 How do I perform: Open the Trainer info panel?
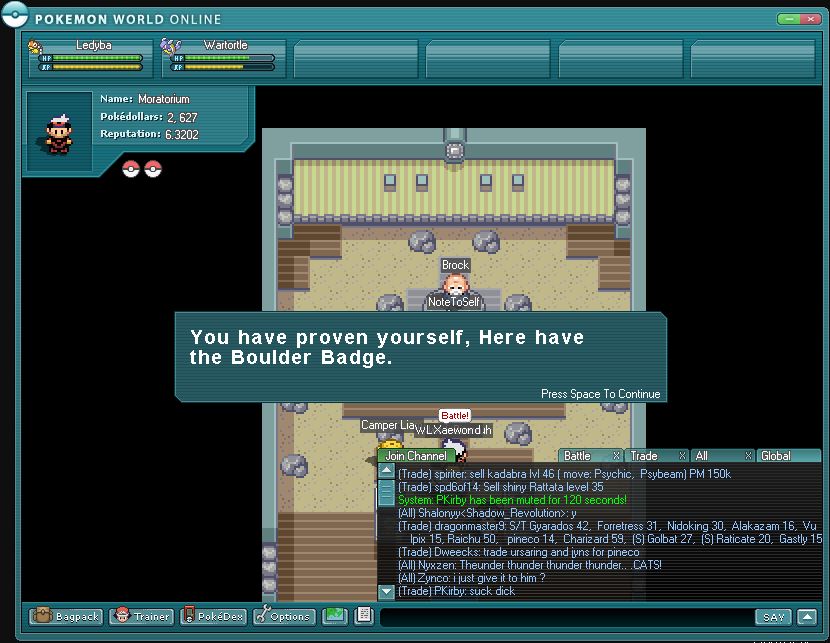click(141, 617)
